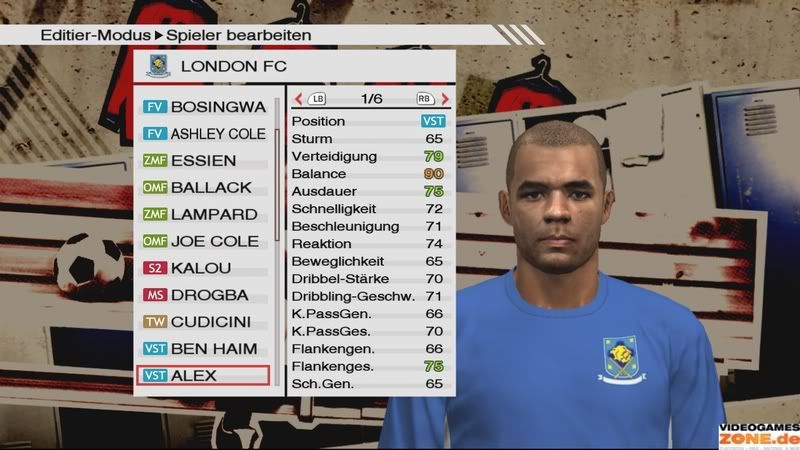Pick DROGBA in the roster
The image size is (800, 450).
[203, 295]
